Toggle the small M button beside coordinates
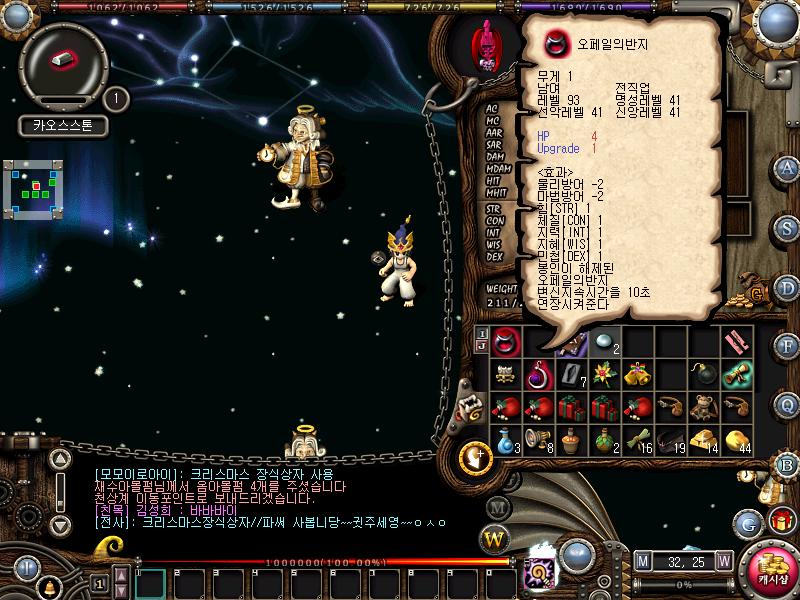The height and width of the screenshot is (600, 800). pos(642,560)
